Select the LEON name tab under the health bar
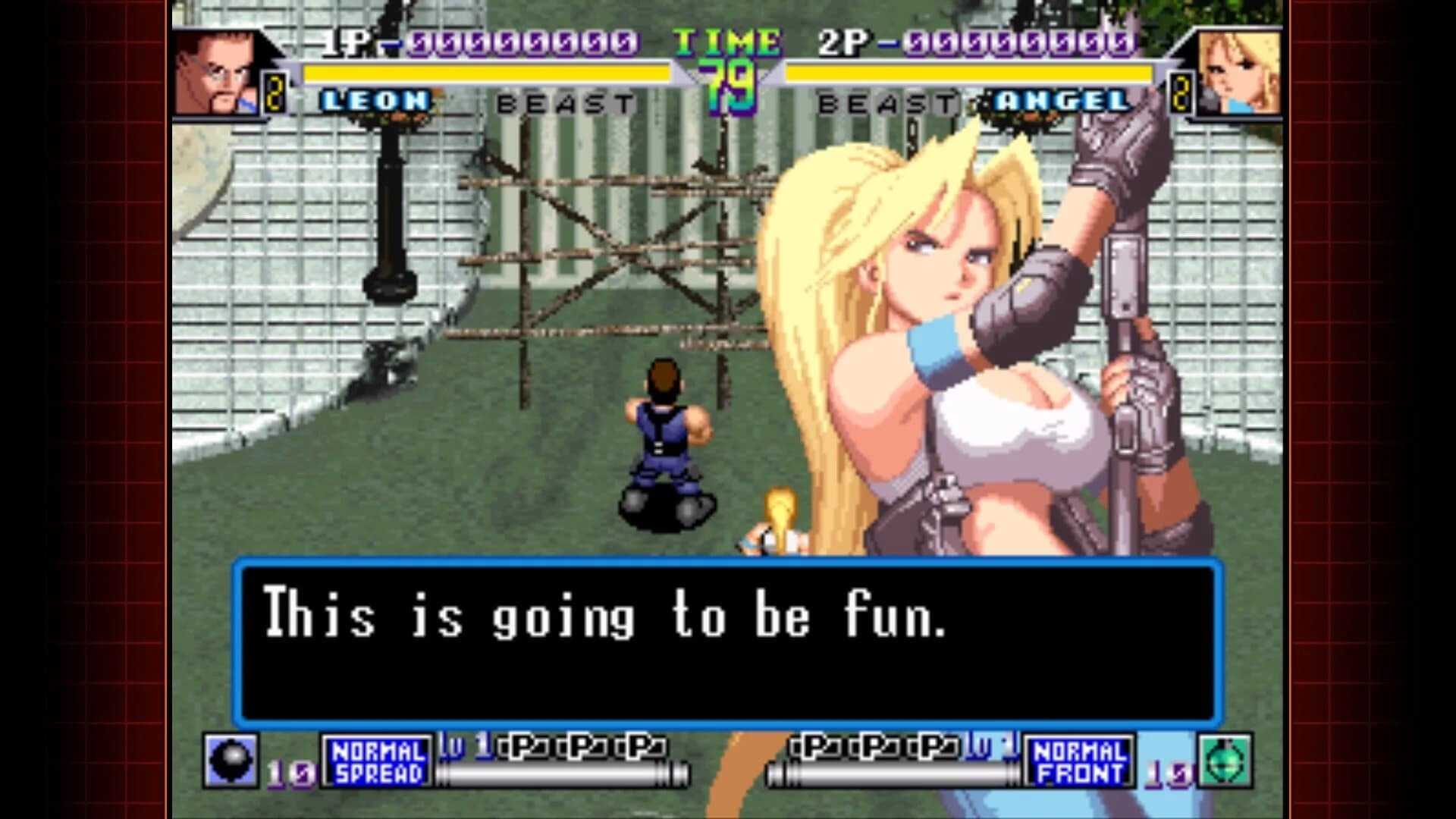This screenshot has width=1456, height=819. coord(377,101)
